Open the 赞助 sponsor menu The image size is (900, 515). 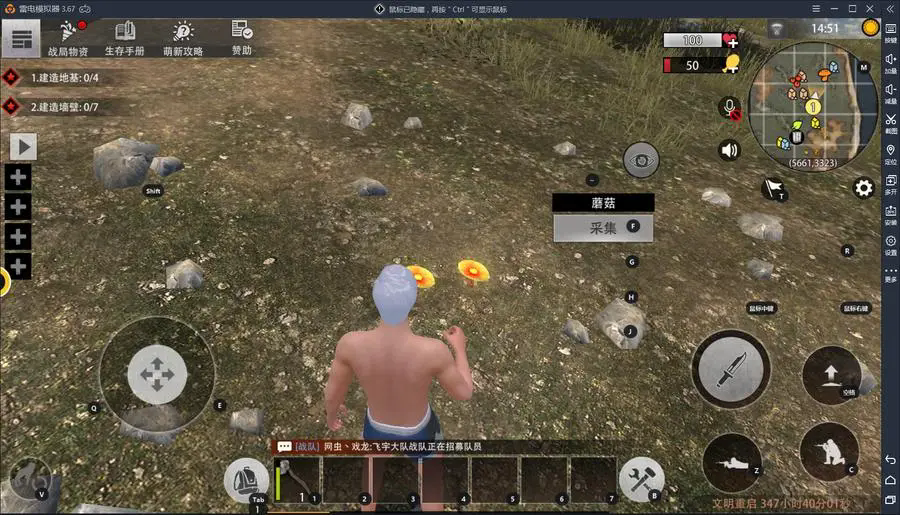(x=242, y=37)
